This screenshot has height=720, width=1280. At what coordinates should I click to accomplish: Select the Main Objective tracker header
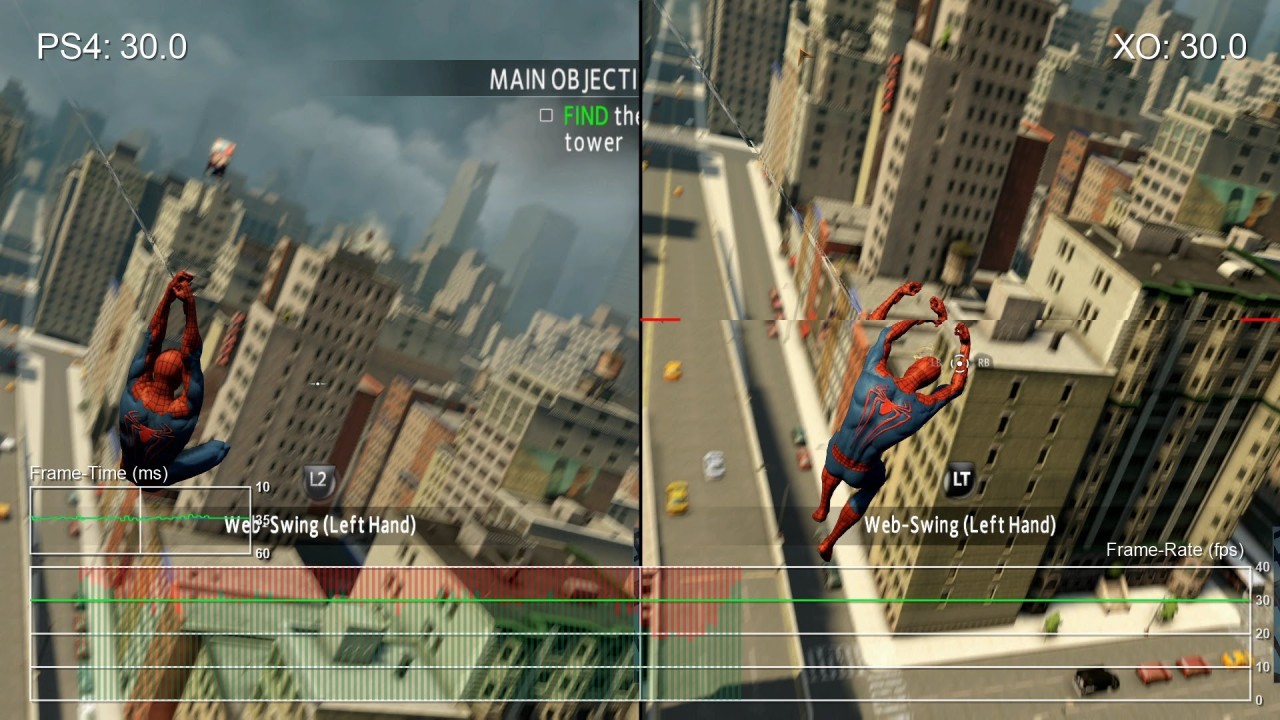coord(562,80)
